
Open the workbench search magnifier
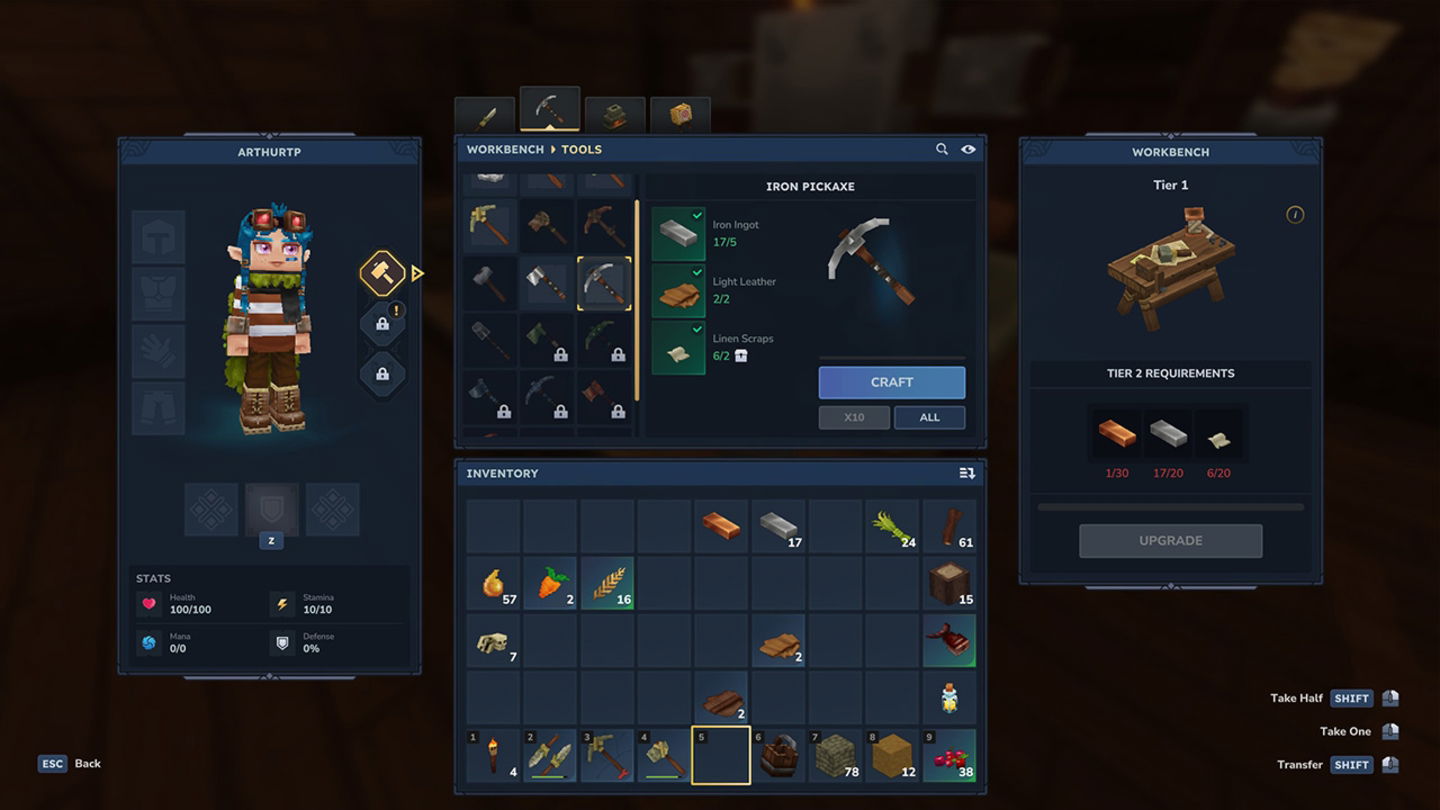(x=941, y=149)
